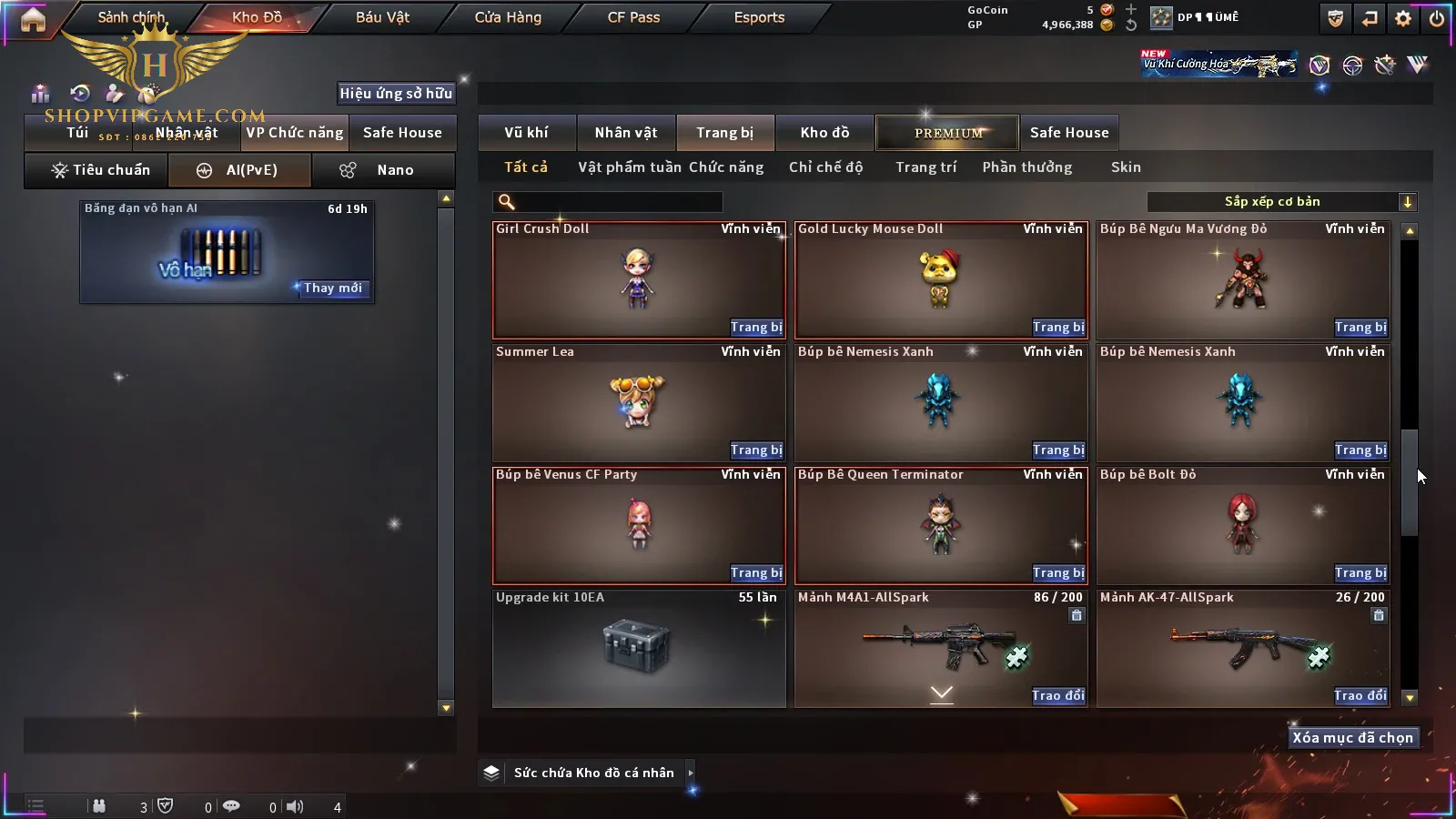This screenshot has height=819, width=1456.
Task: Replace ammo belt with Thay mới
Action: coord(332,288)
